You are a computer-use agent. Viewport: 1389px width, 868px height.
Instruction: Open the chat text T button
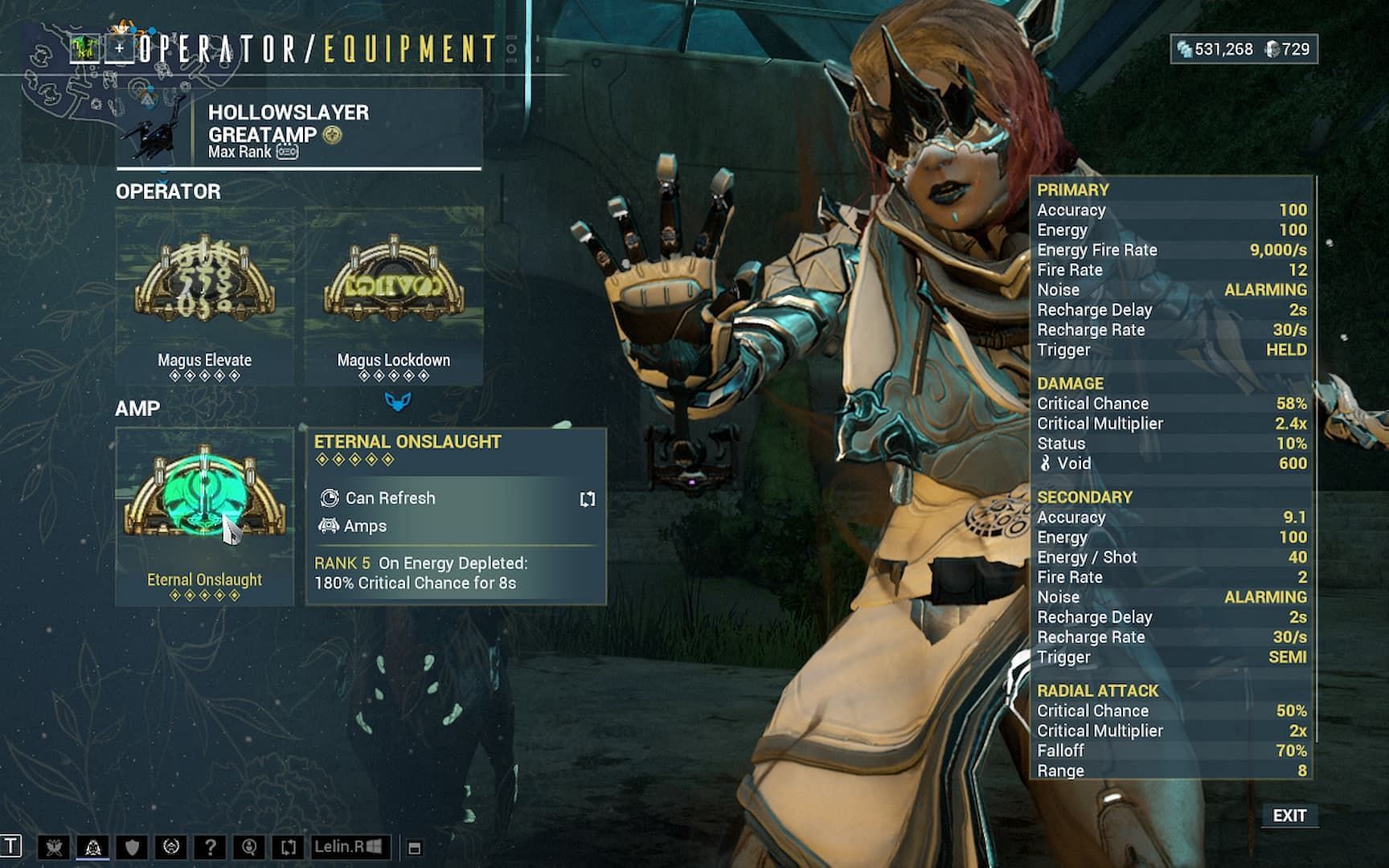point(11,846)
